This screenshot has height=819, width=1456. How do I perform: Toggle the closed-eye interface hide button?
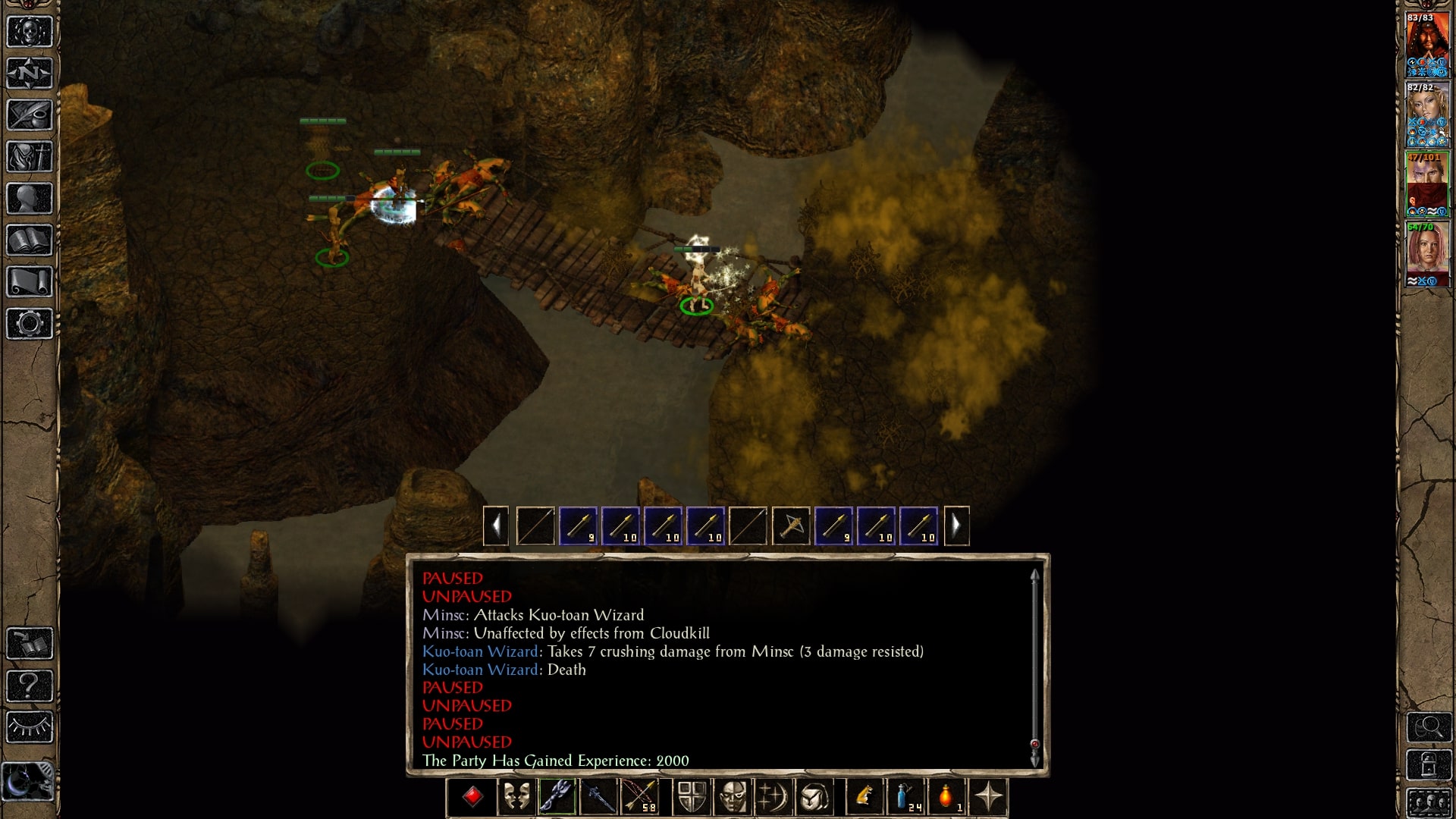click(30, 727)
